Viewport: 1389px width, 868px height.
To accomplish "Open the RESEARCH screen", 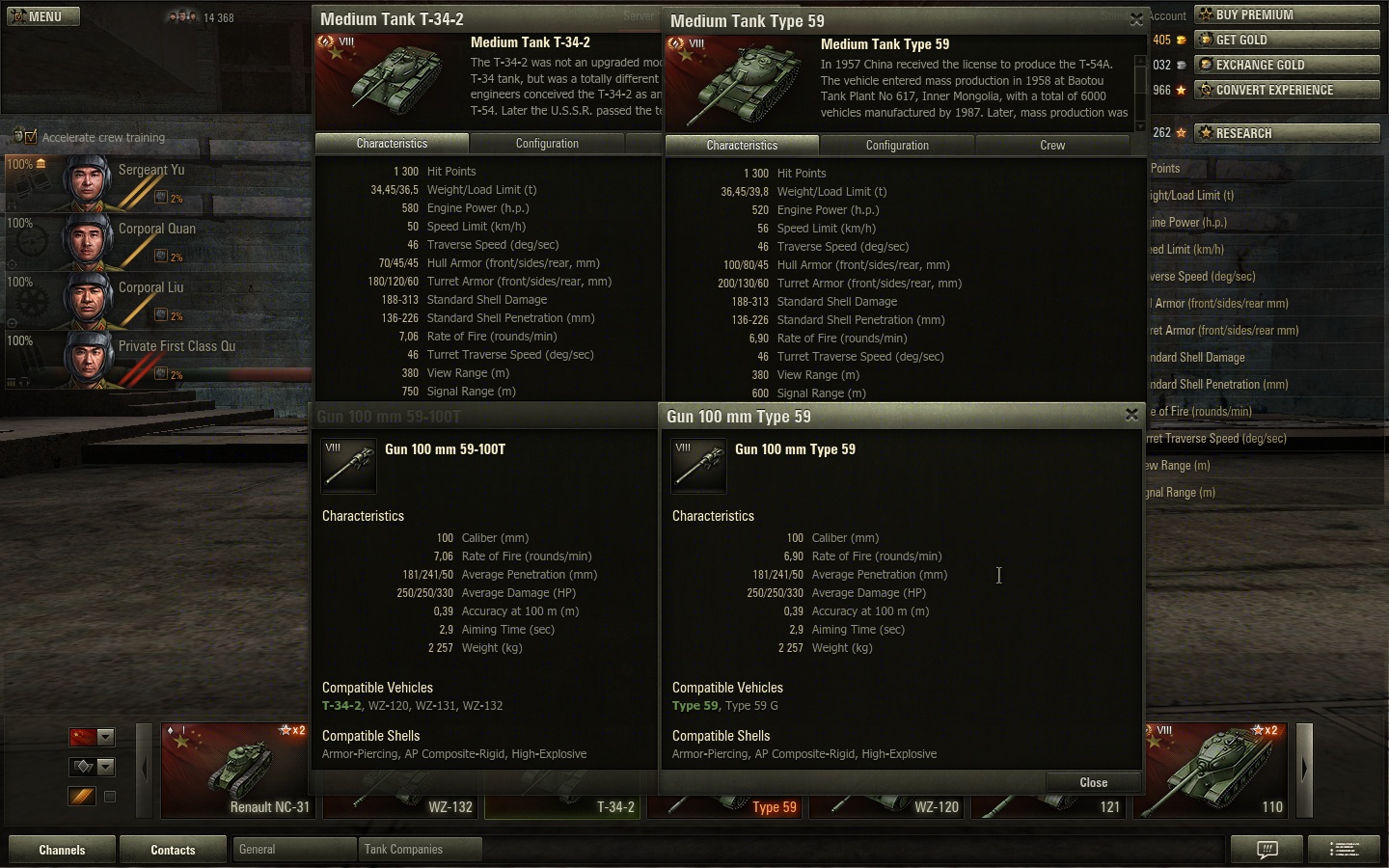I will tap(1287, 133).
